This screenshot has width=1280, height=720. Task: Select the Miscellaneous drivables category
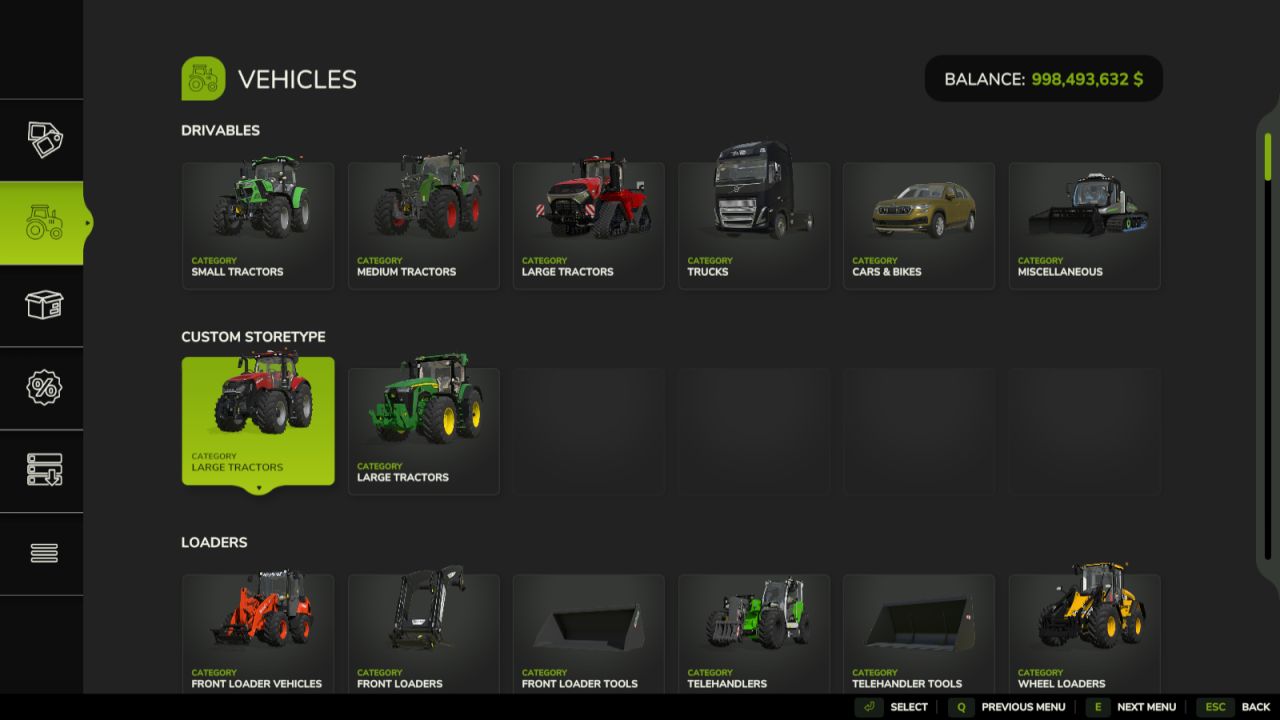(x=1084, y=226)
